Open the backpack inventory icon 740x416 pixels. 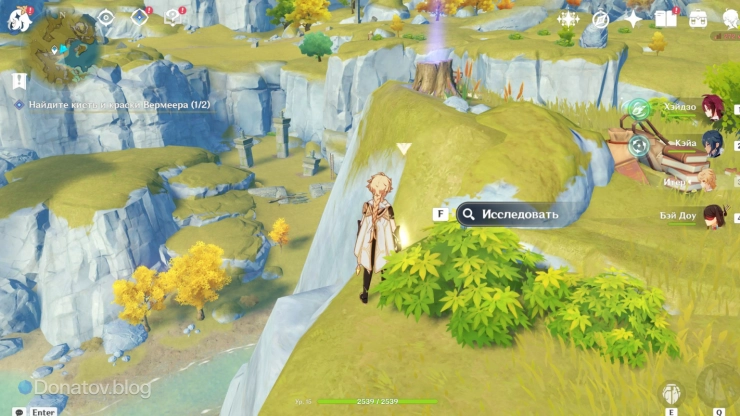click(698, 19)
